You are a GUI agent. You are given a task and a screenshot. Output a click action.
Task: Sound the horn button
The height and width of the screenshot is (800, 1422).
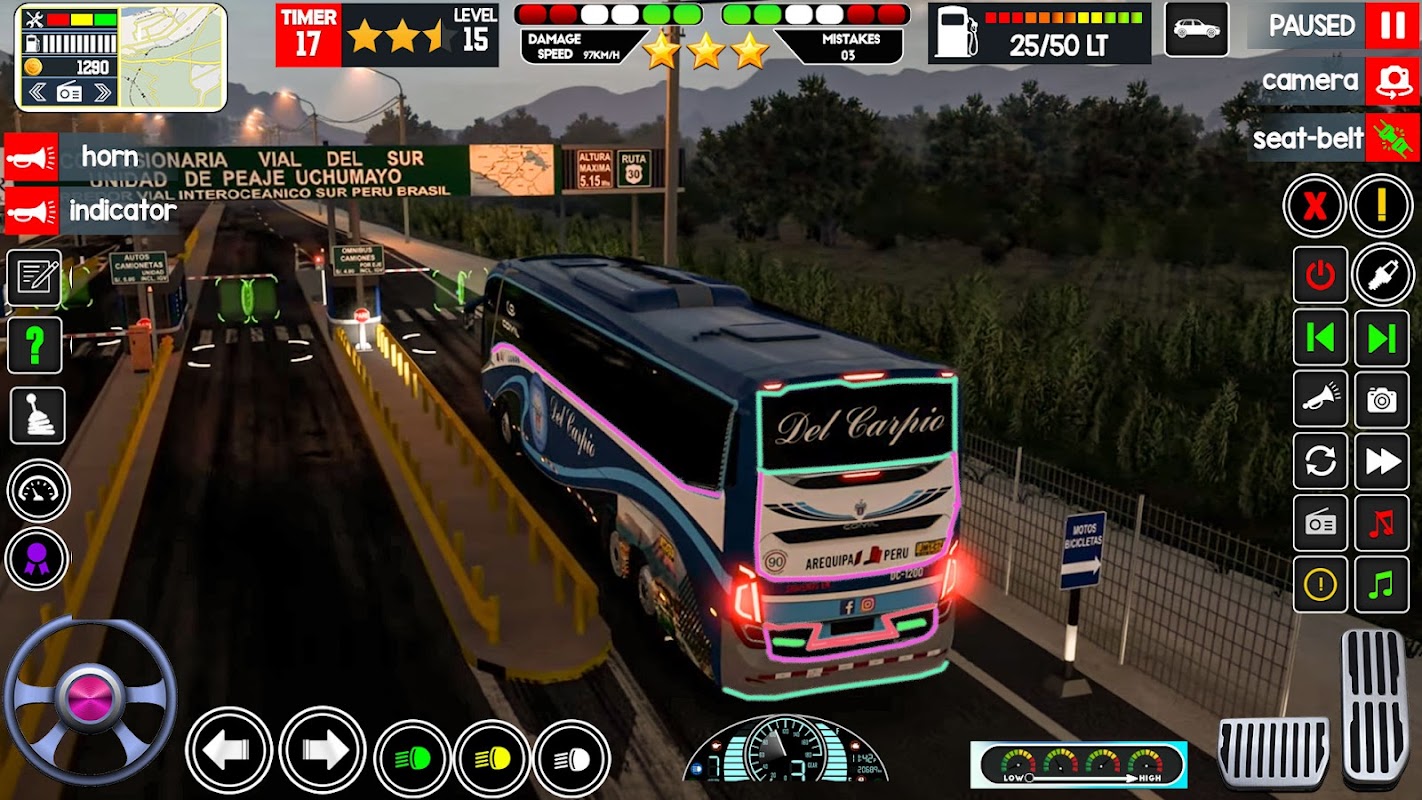pyautogui.click(x=31, y=157)
